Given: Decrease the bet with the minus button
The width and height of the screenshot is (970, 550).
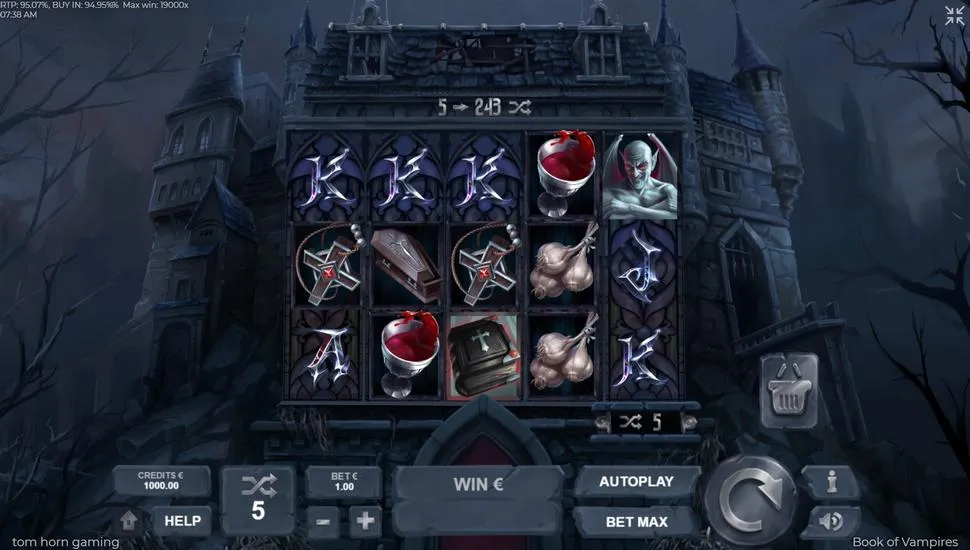Looking at the screenshot, I should pyautogui.click(x=322, y=521).
